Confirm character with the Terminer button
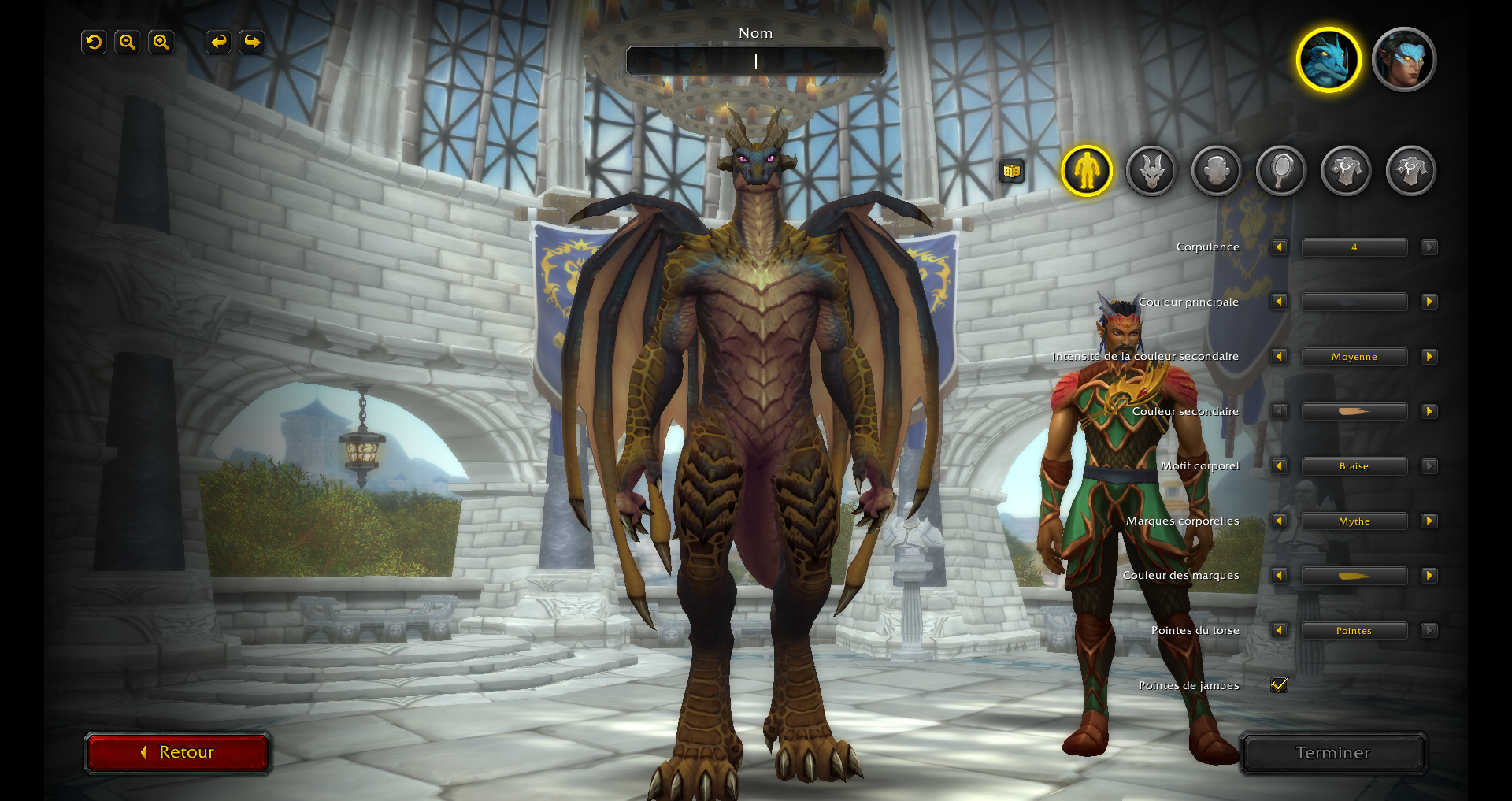This screenshot has width=1512, height=801. [1332, 753]
